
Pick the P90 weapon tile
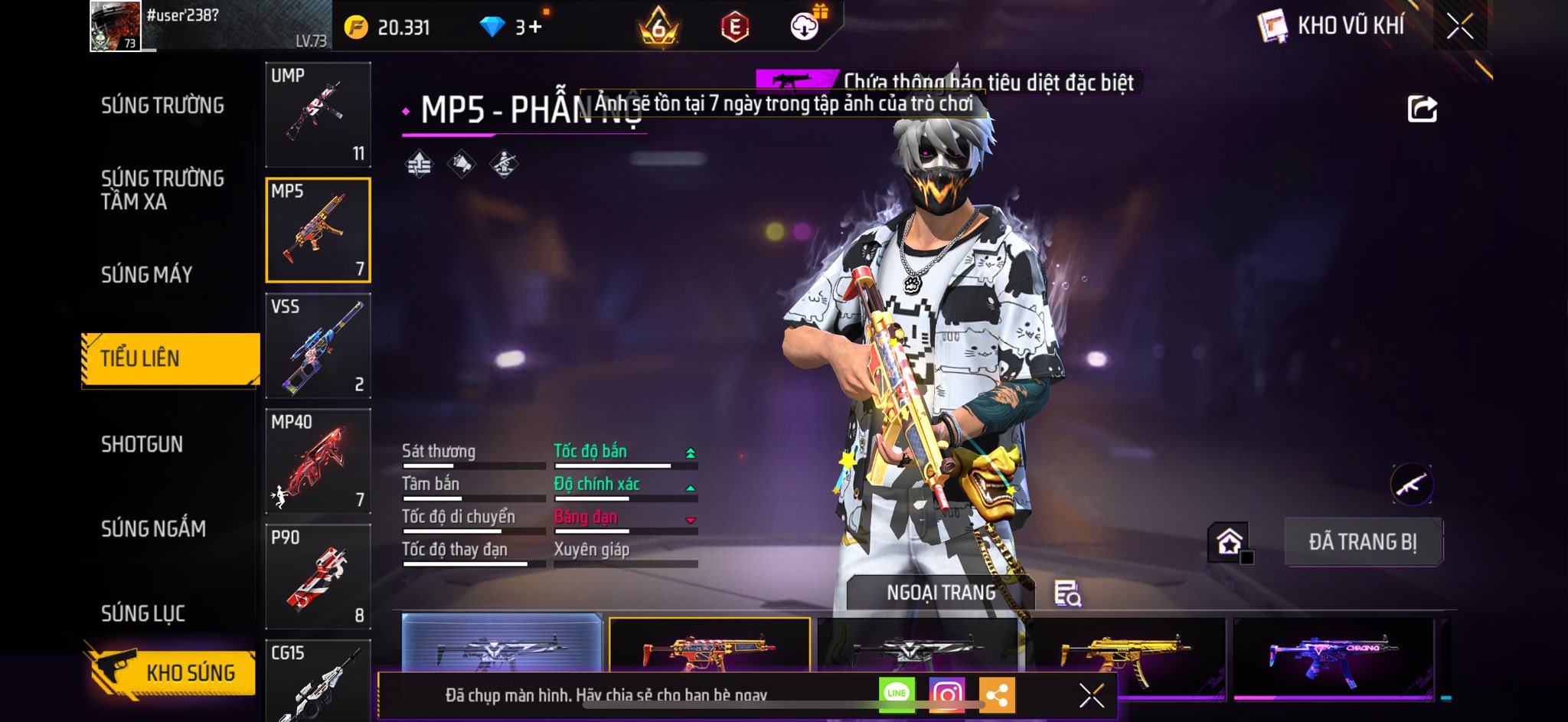318,577
